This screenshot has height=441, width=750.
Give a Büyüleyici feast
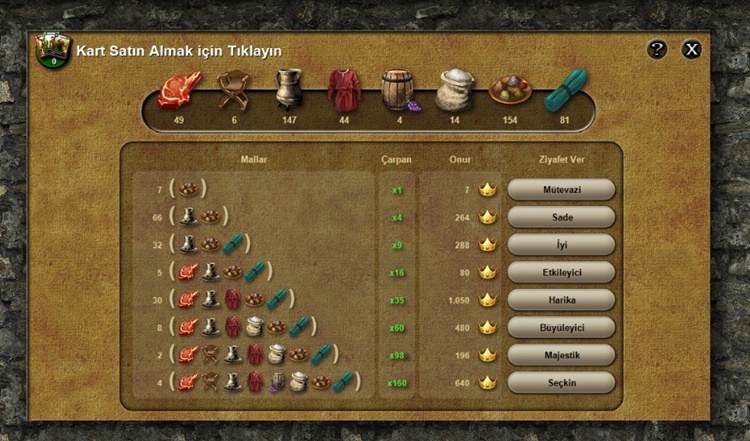[x=561, y=327]
